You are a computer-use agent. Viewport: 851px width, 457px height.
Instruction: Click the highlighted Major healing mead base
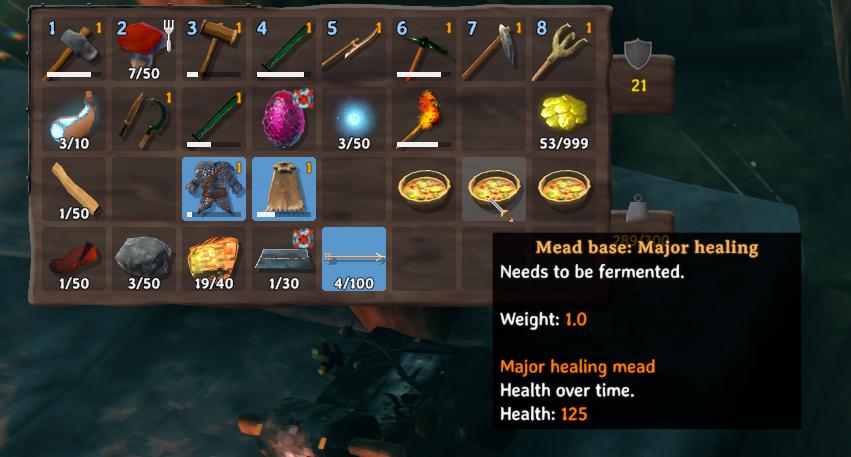[494, 189]
